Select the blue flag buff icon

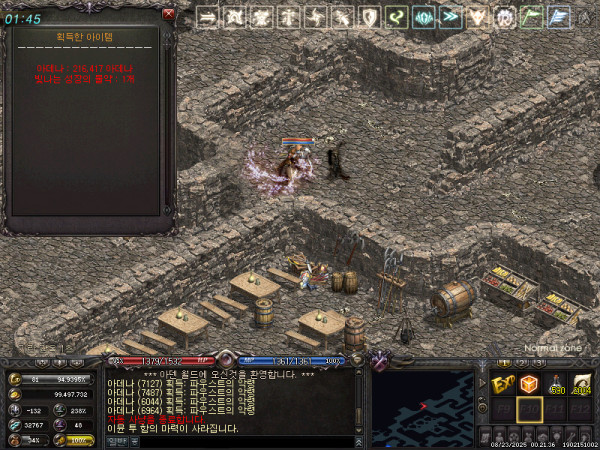(559, 16)
